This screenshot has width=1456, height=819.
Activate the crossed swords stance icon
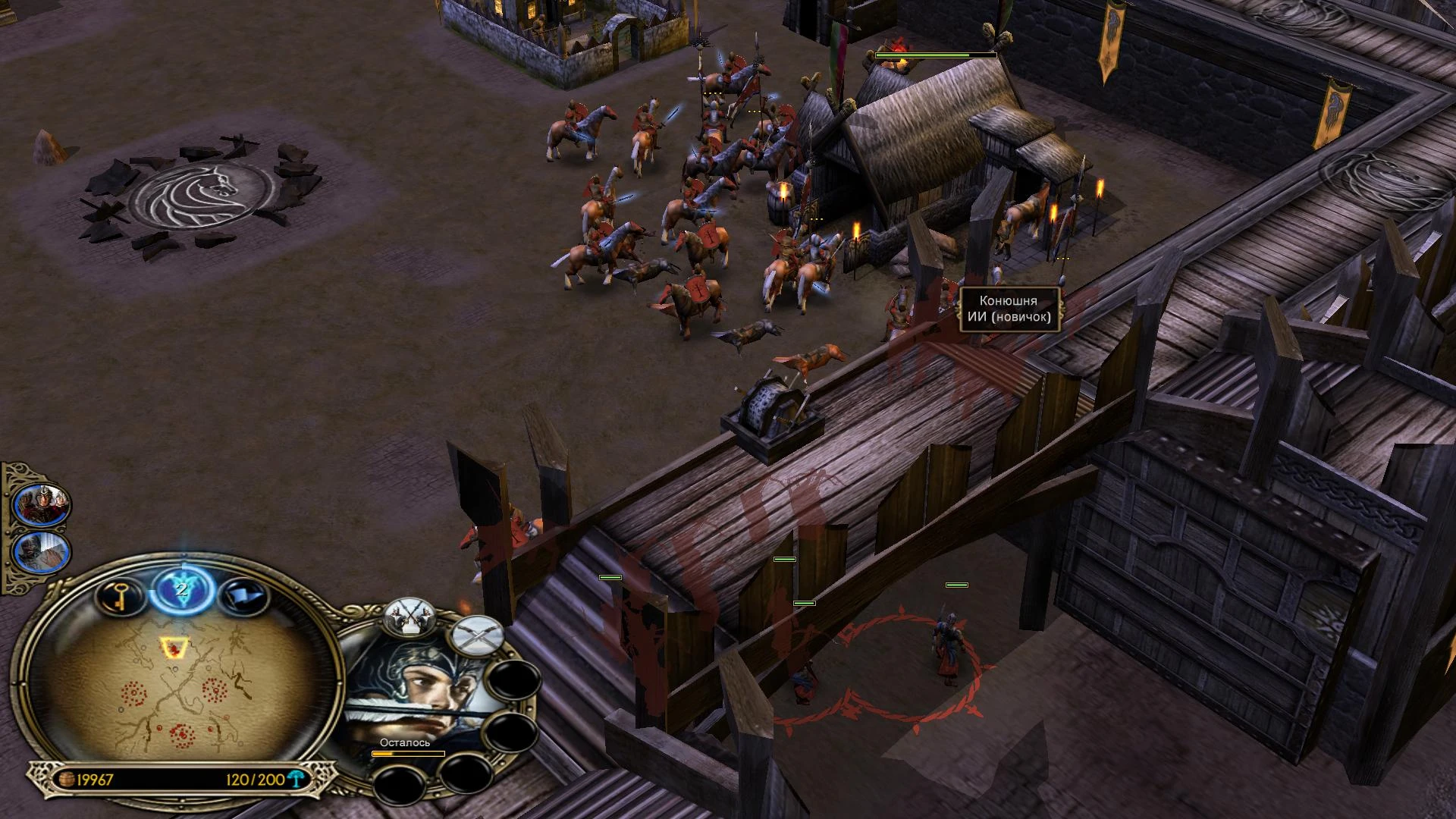477,635
